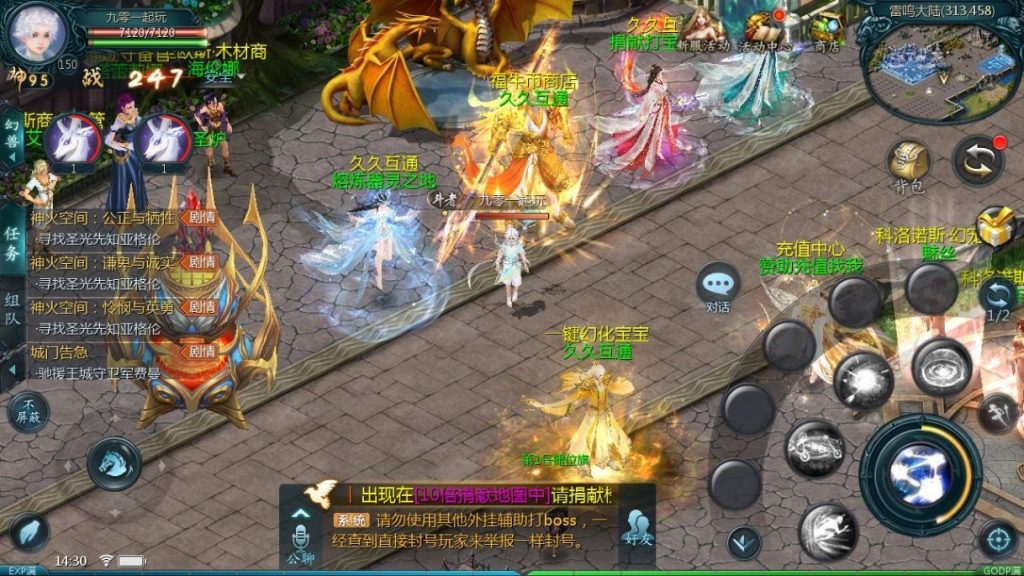The image size is (1024, 576).
Task: Open the yellow gift box icon
Action: (x=995, y=226)
